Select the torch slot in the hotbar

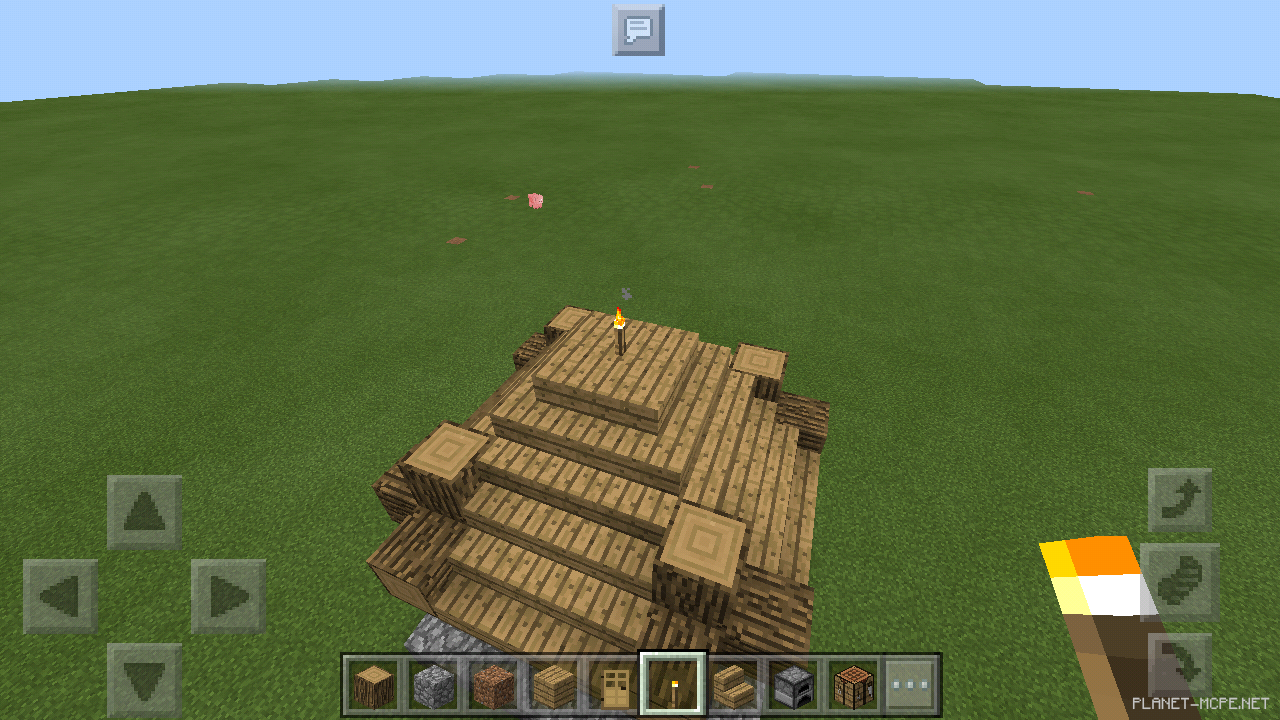pos(671,685)
